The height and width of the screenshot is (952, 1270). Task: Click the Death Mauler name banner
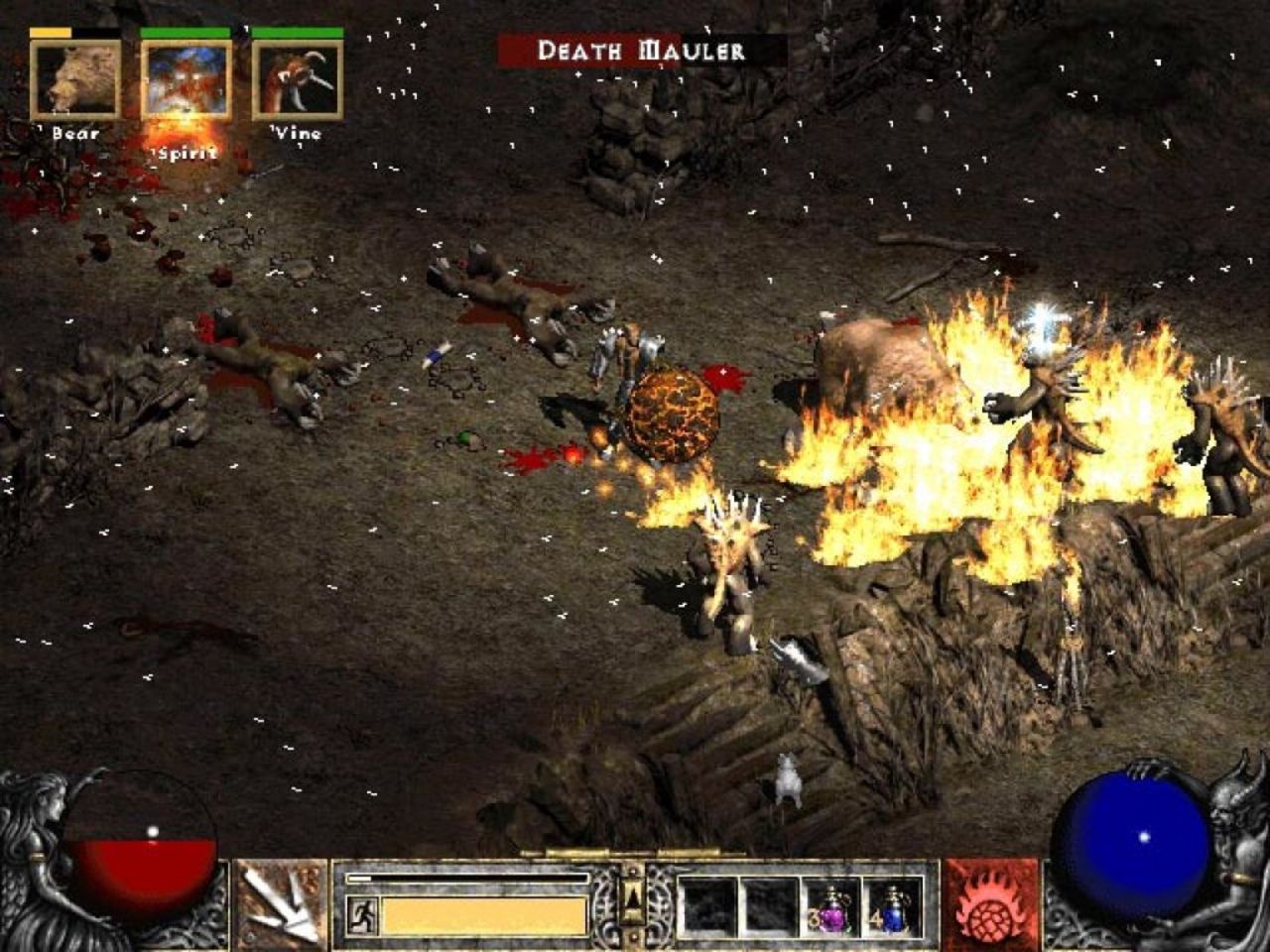pyautogui.click(x=641, y=47)
